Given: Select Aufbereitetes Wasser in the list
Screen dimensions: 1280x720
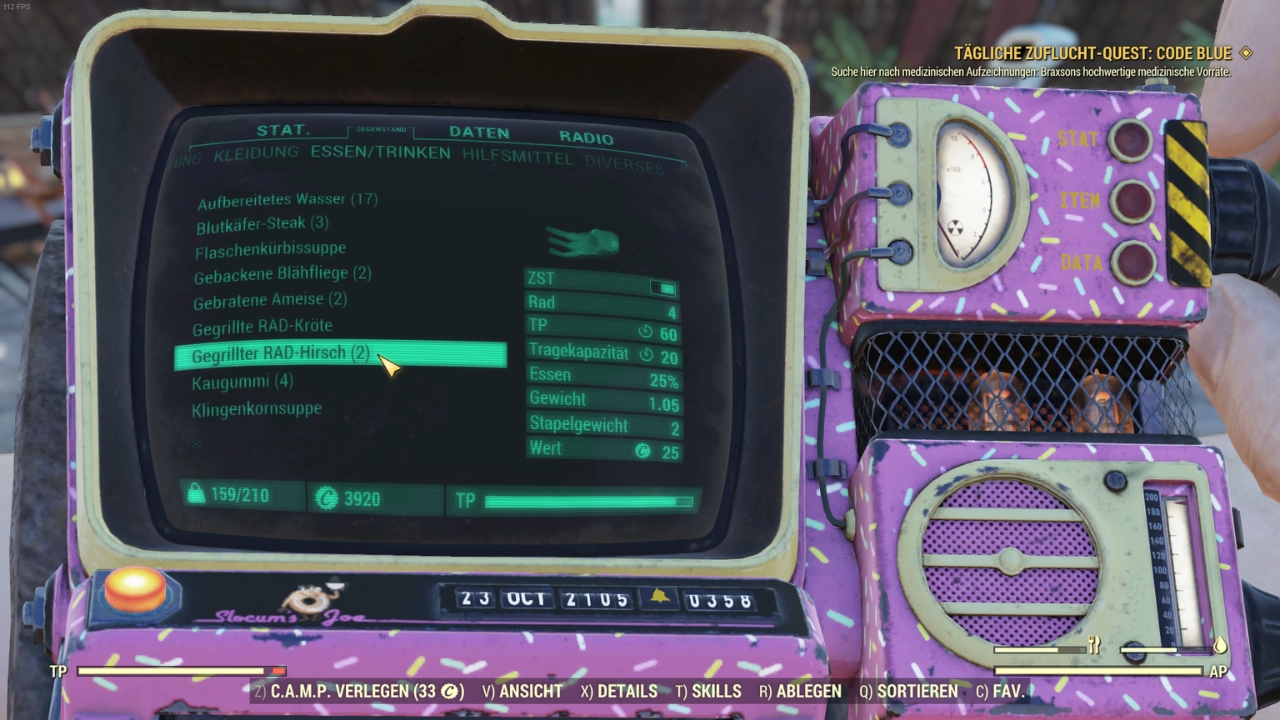Looking at the screenshot, I should 287,200.
